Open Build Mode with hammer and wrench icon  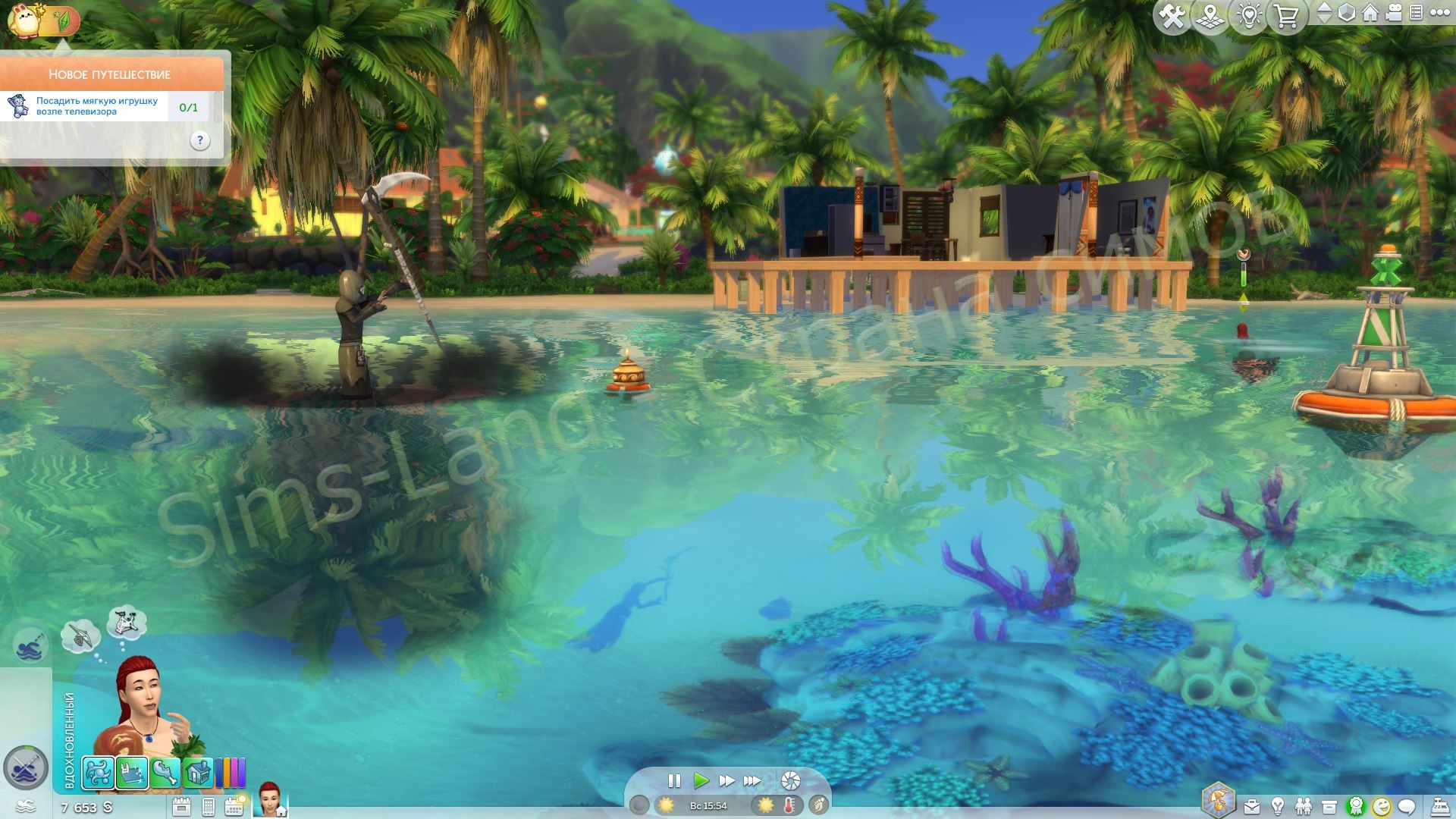[x=1172, y=17]
